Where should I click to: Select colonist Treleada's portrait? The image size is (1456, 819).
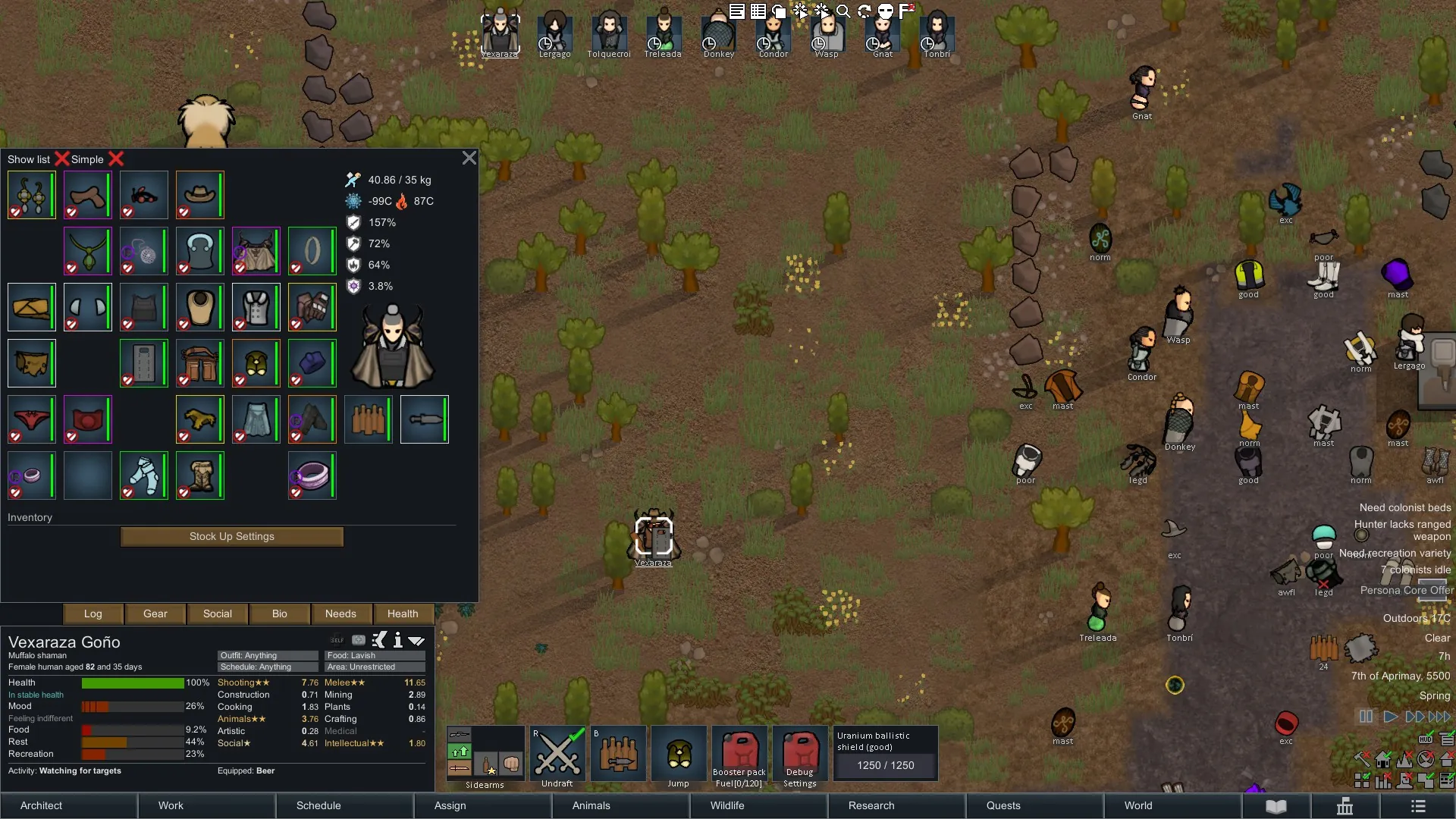point(663,35)
